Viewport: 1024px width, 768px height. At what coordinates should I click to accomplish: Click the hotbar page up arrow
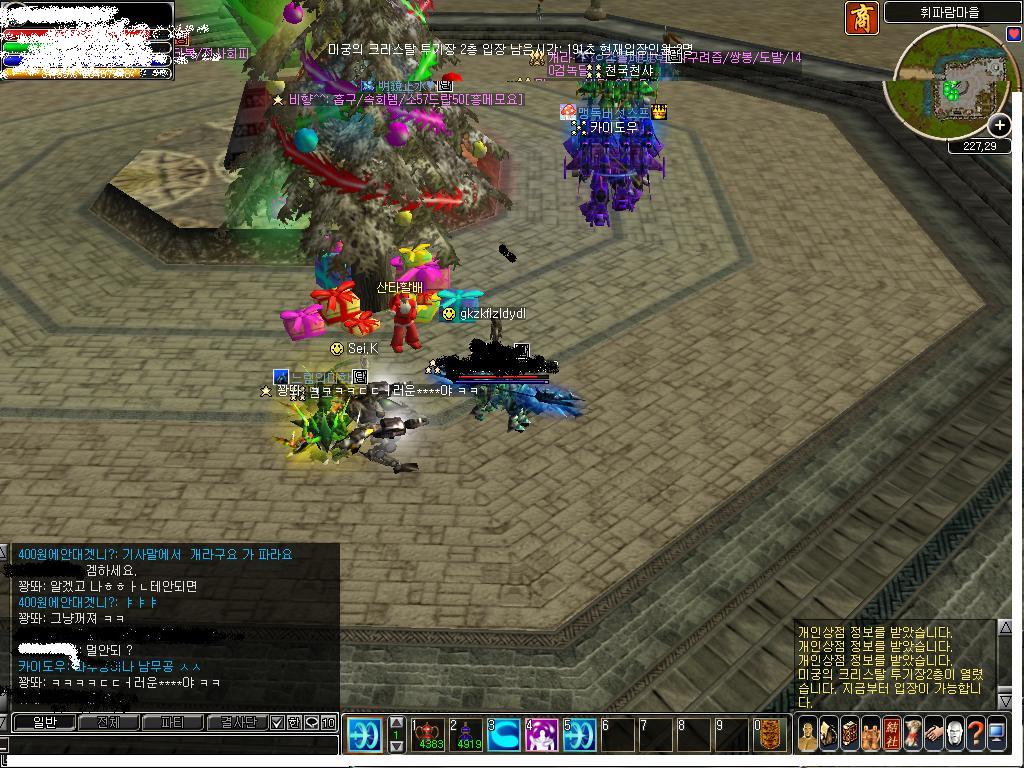tap(396, 722)
